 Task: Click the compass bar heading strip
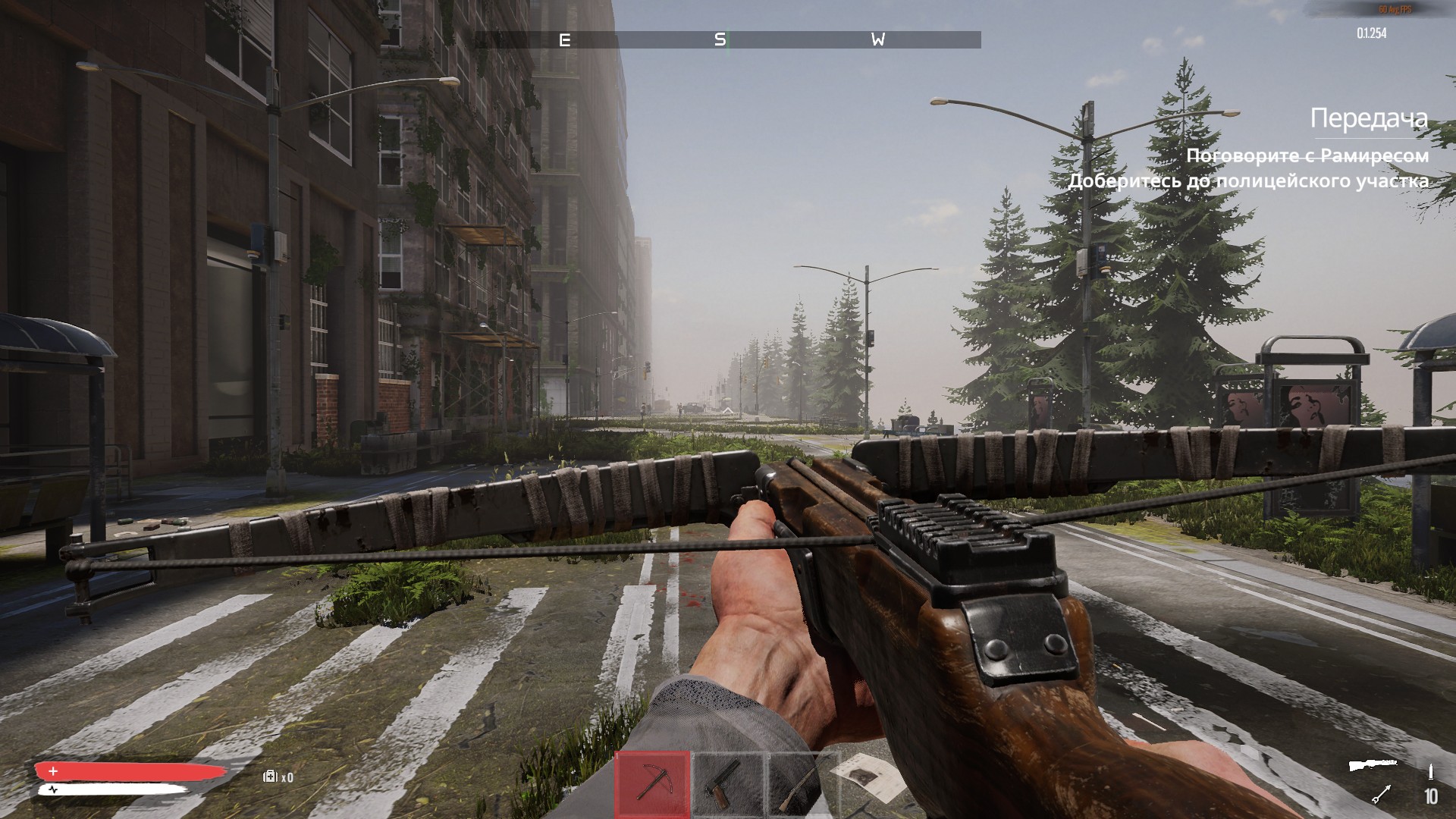[x=727, y=39]
